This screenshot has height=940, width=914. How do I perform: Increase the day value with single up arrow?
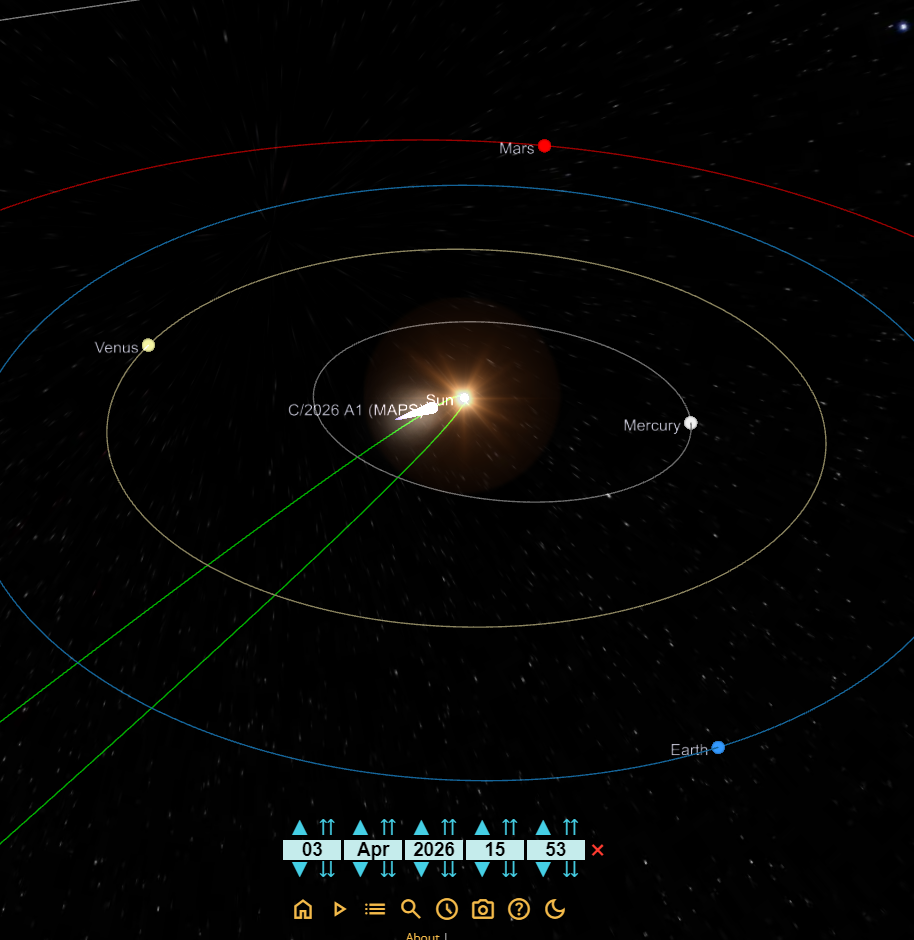(x=299, y=828)
